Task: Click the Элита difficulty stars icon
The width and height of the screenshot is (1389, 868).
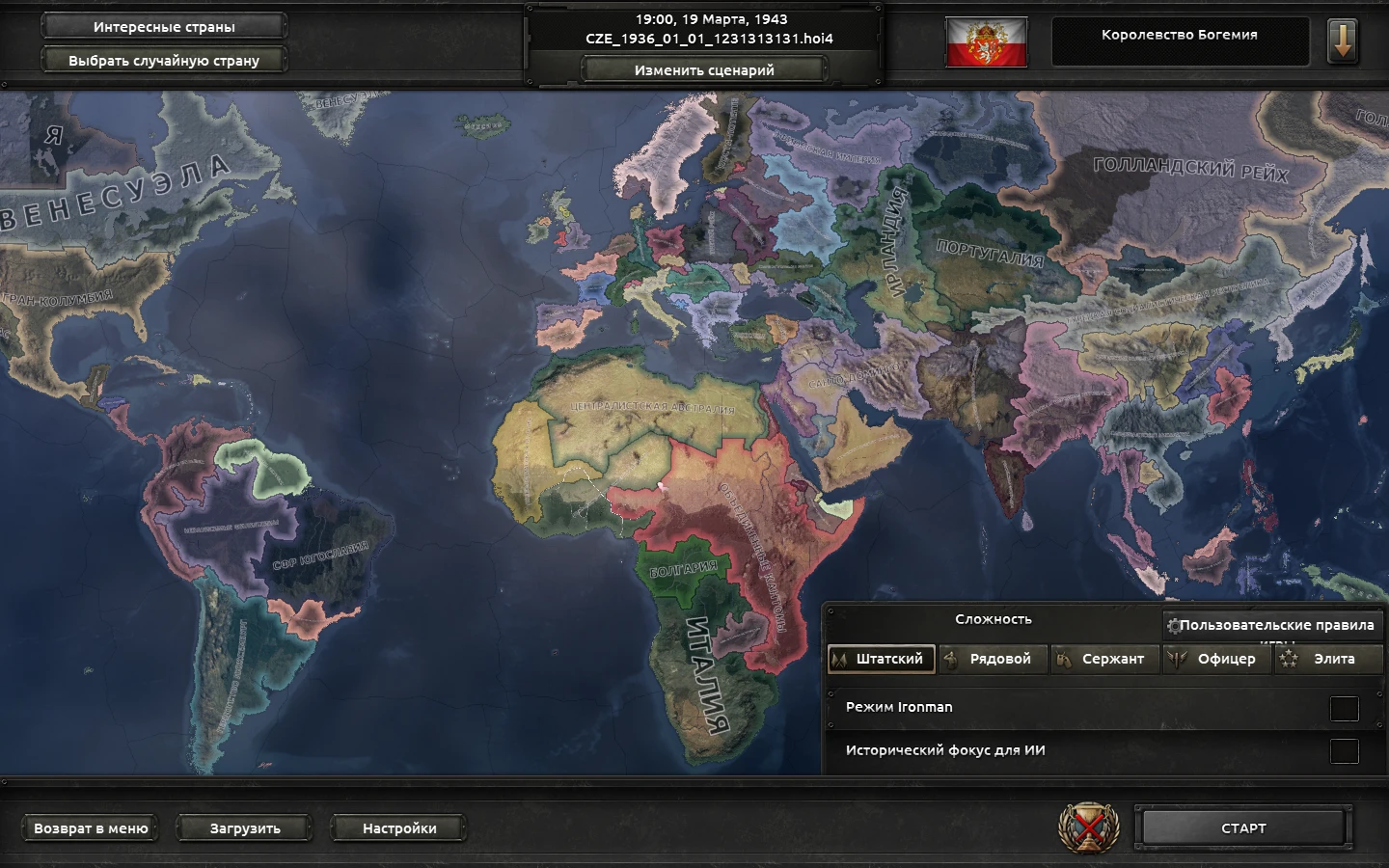Action: [x=1290, y=660]
